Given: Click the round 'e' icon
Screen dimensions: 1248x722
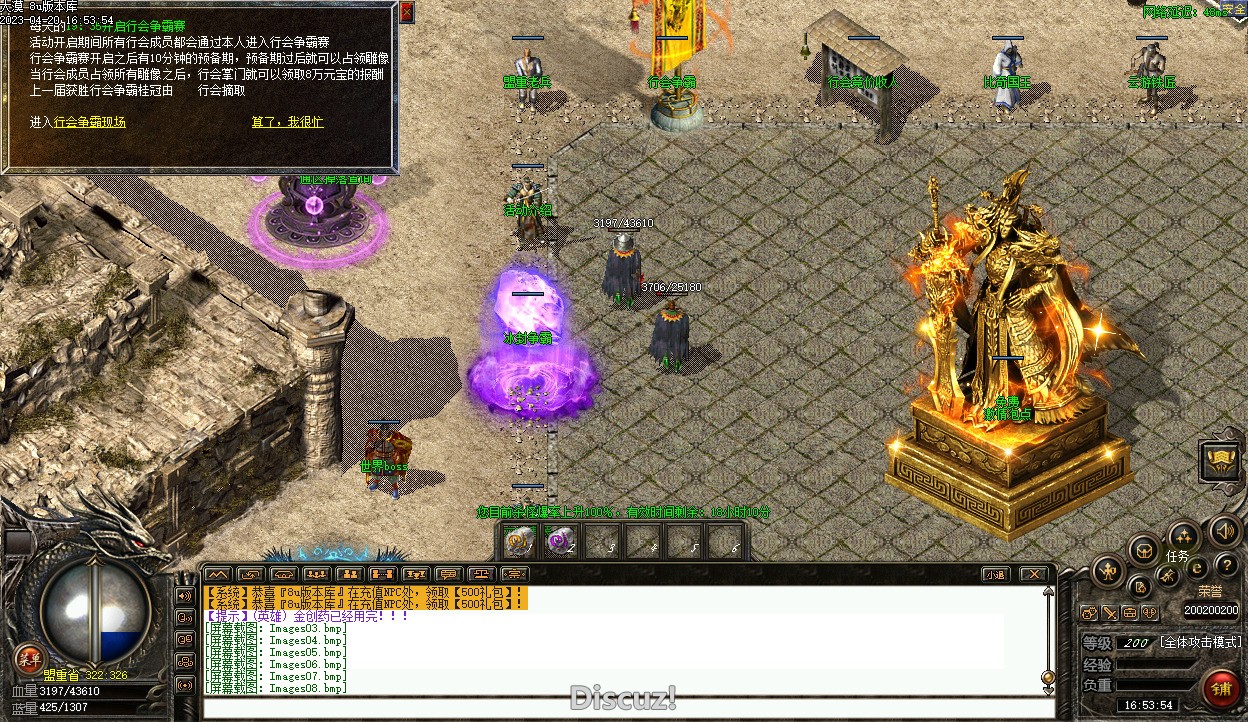Looking at the screenshot, I should (1197, 568).
